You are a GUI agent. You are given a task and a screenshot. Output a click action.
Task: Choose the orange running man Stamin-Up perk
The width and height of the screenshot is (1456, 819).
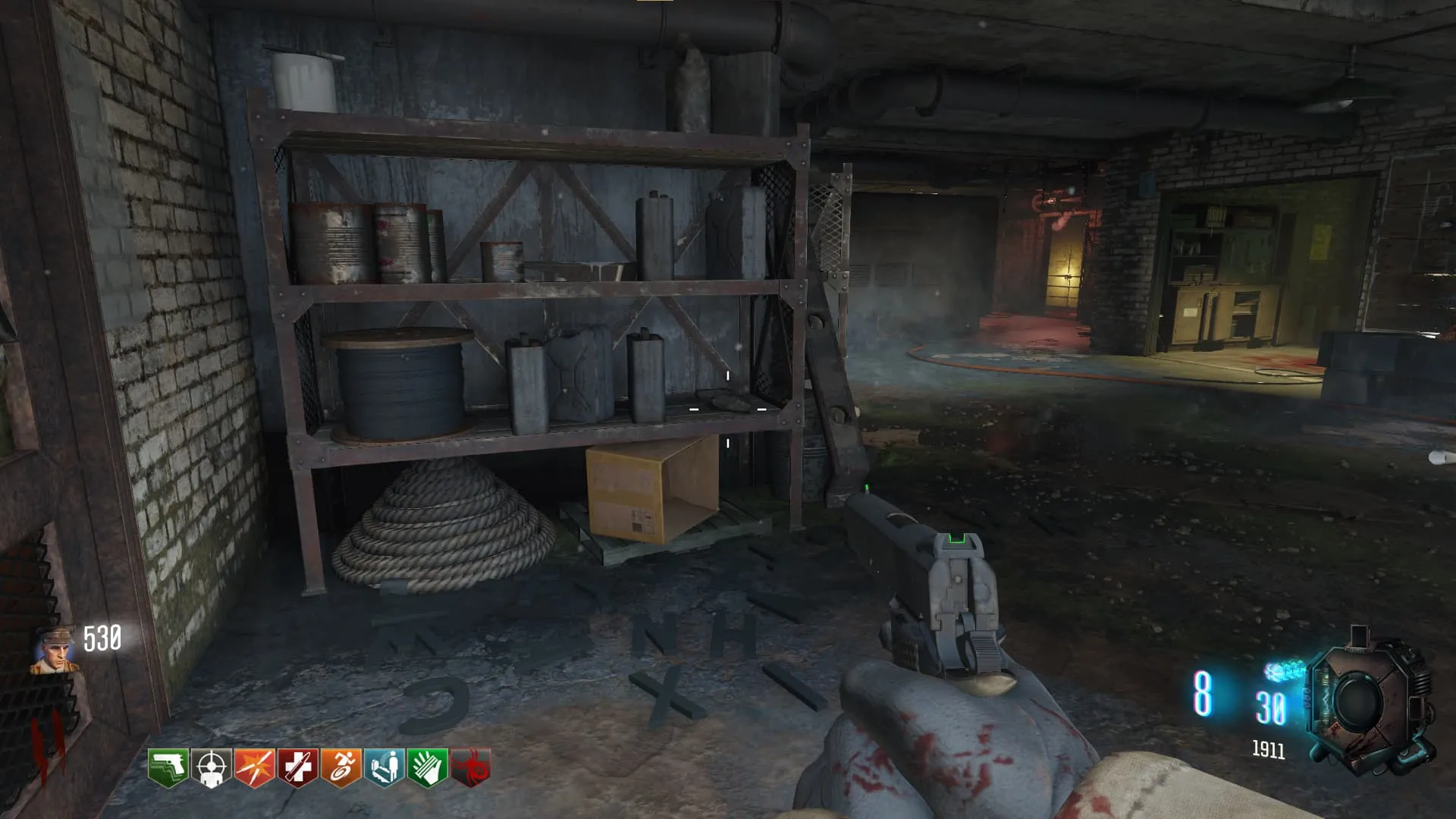[x=340, y=767]
